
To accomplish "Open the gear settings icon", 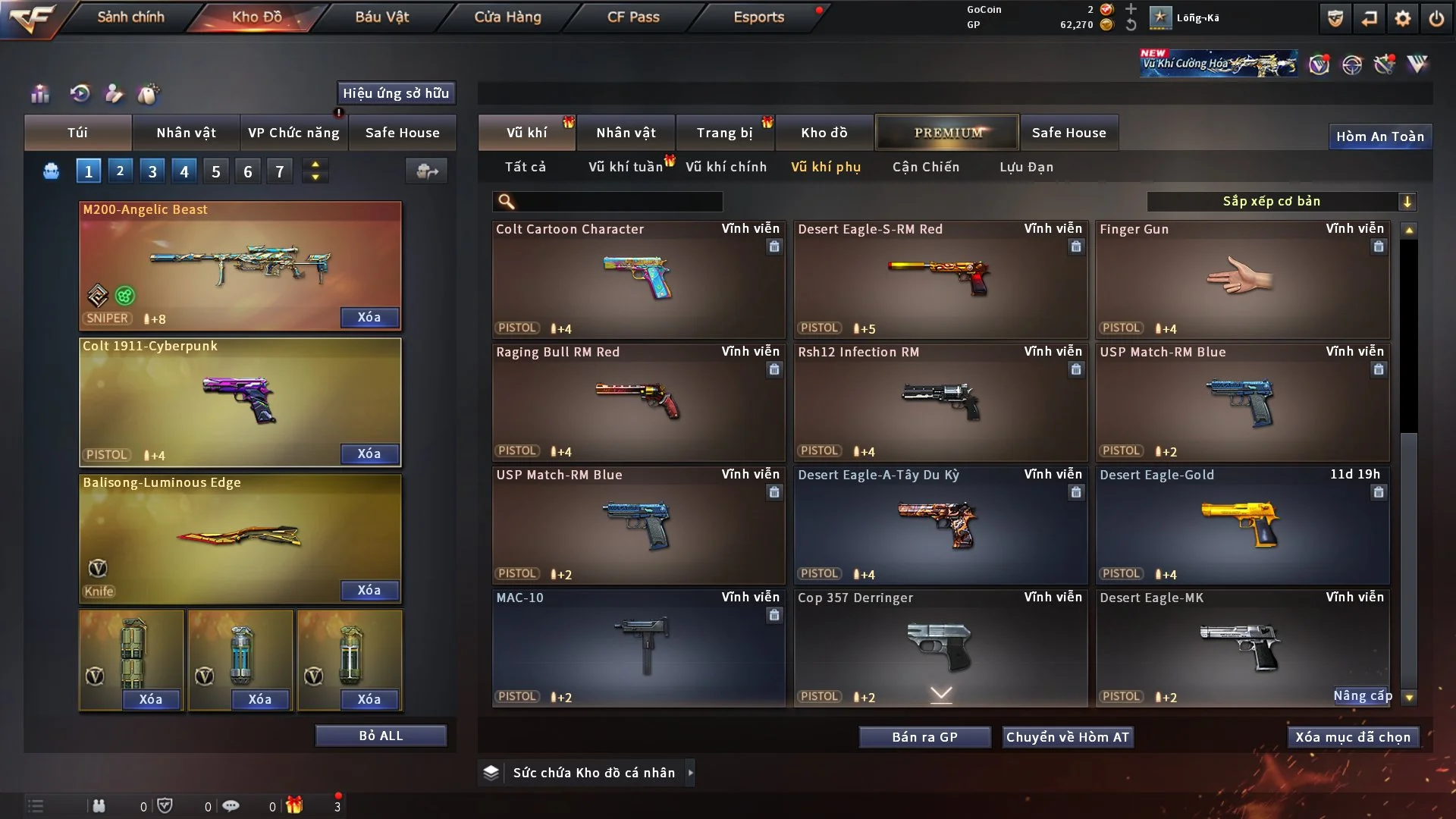I will pos(1403,18).
